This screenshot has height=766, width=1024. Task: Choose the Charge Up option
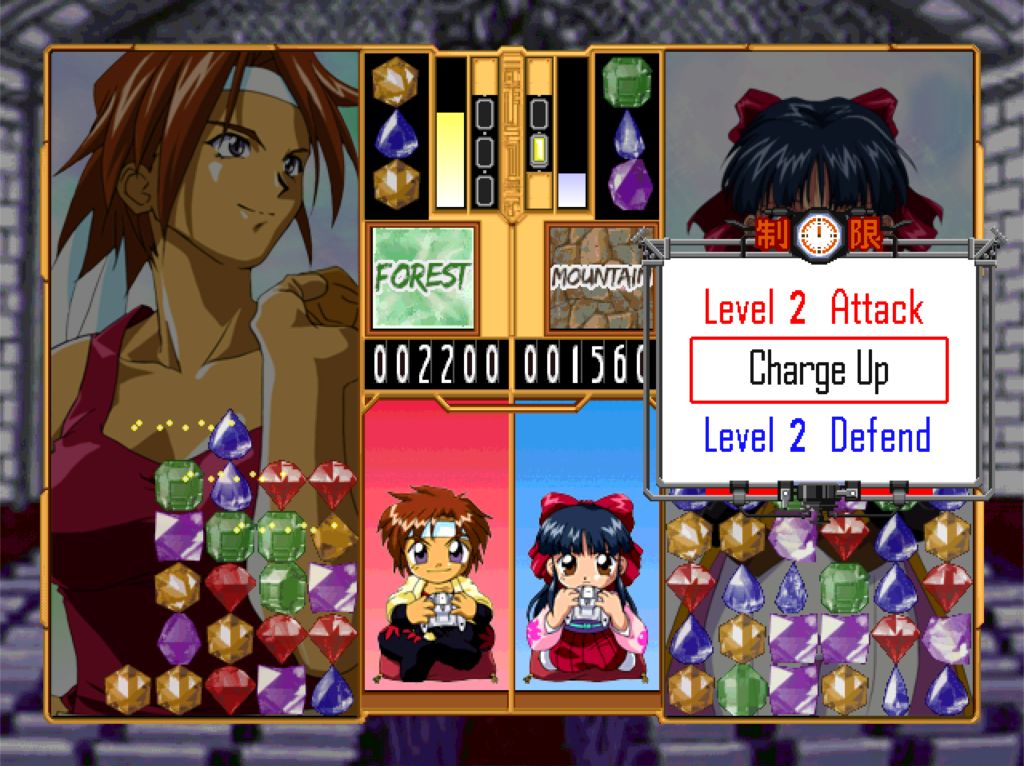[818, 371]
